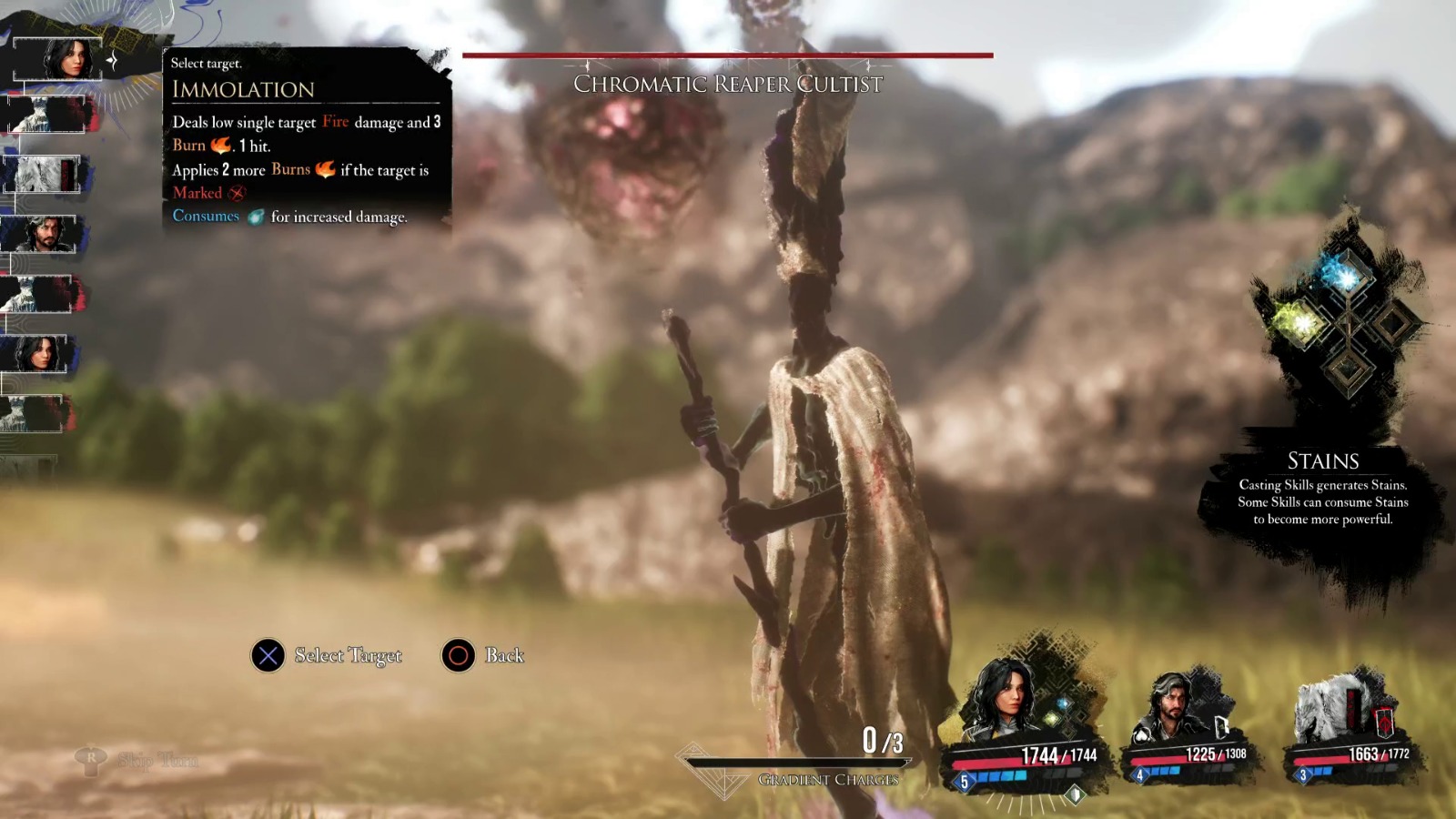Click the X Select Target button
The height and width of the screenshot is (819, 1456).
[x=267, y=655]
